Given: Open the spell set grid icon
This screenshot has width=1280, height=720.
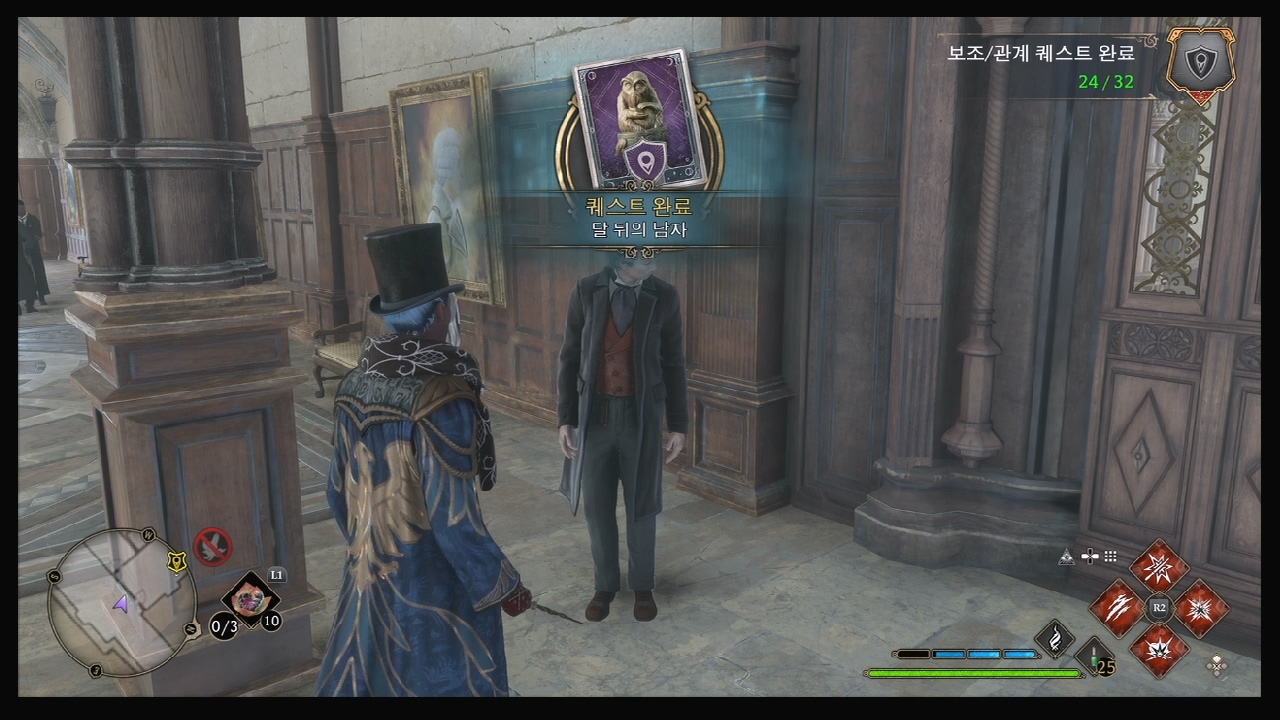Looking at the screenshot, I should click(x=1110, y=557).
